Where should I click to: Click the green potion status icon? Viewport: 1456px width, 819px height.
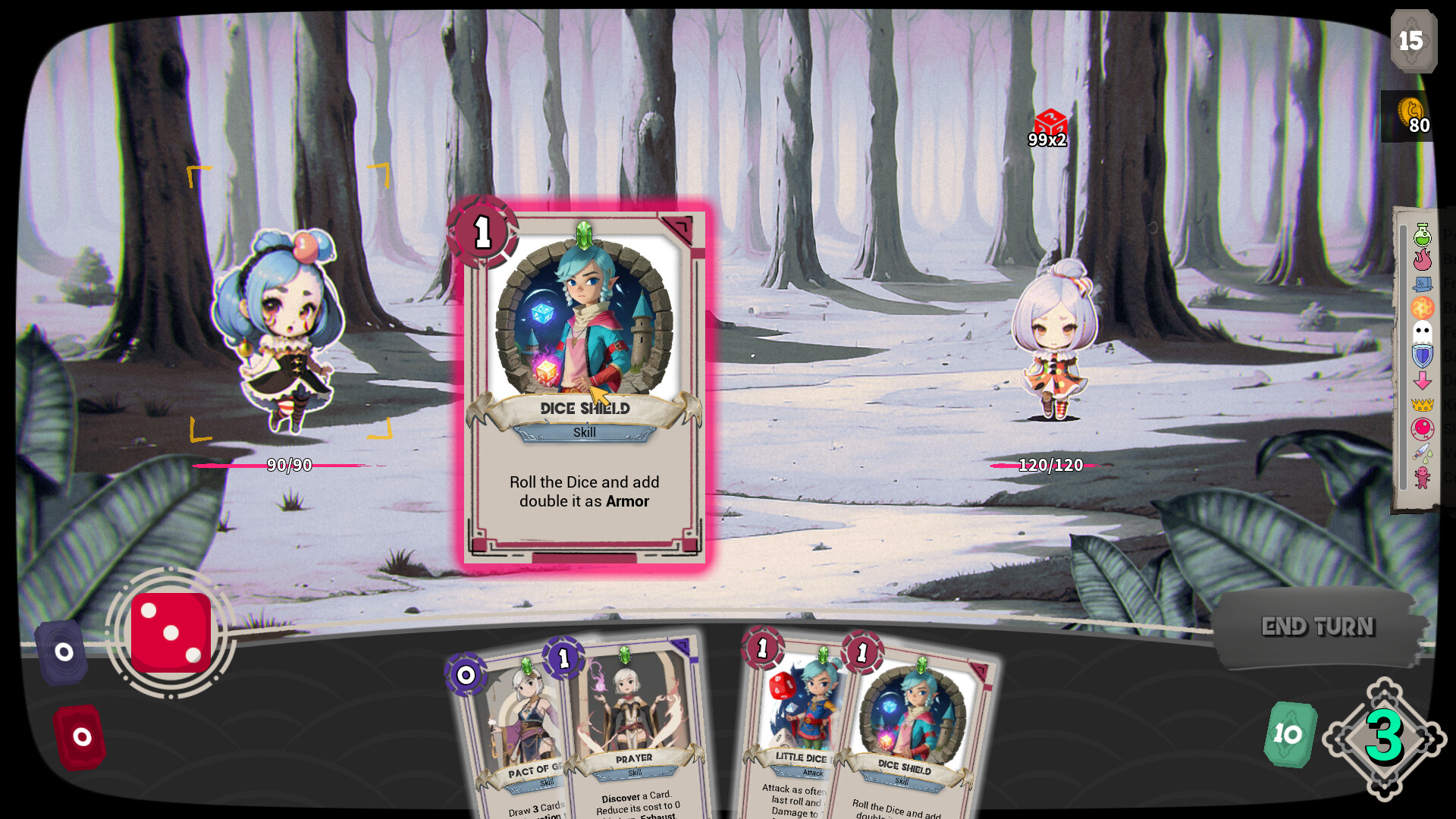[x=1422, y=235]
